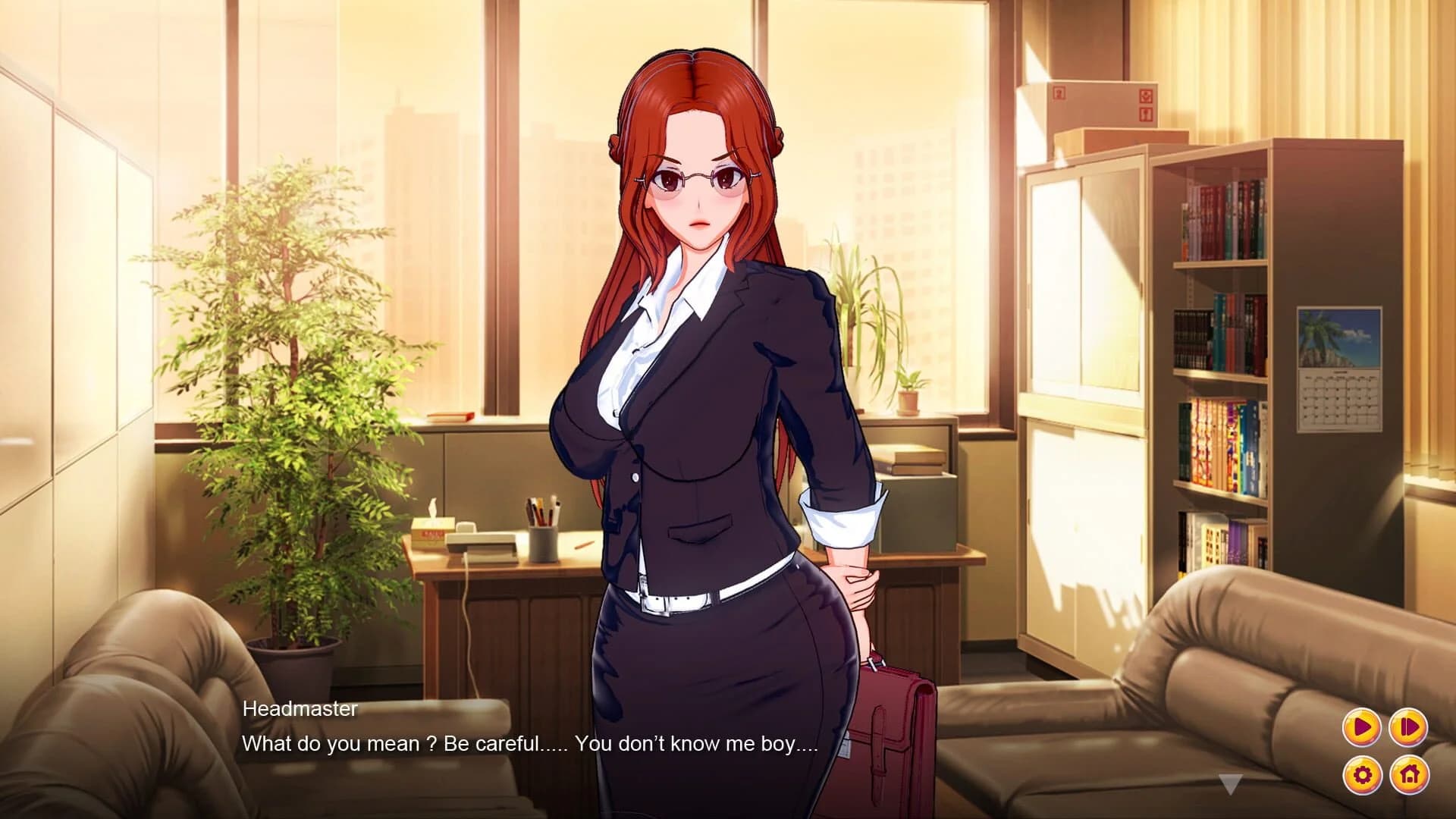Click the Headmaster speaker name label
The width and height of the screenshot is (1456, 819).
click(x=300, y=710)
